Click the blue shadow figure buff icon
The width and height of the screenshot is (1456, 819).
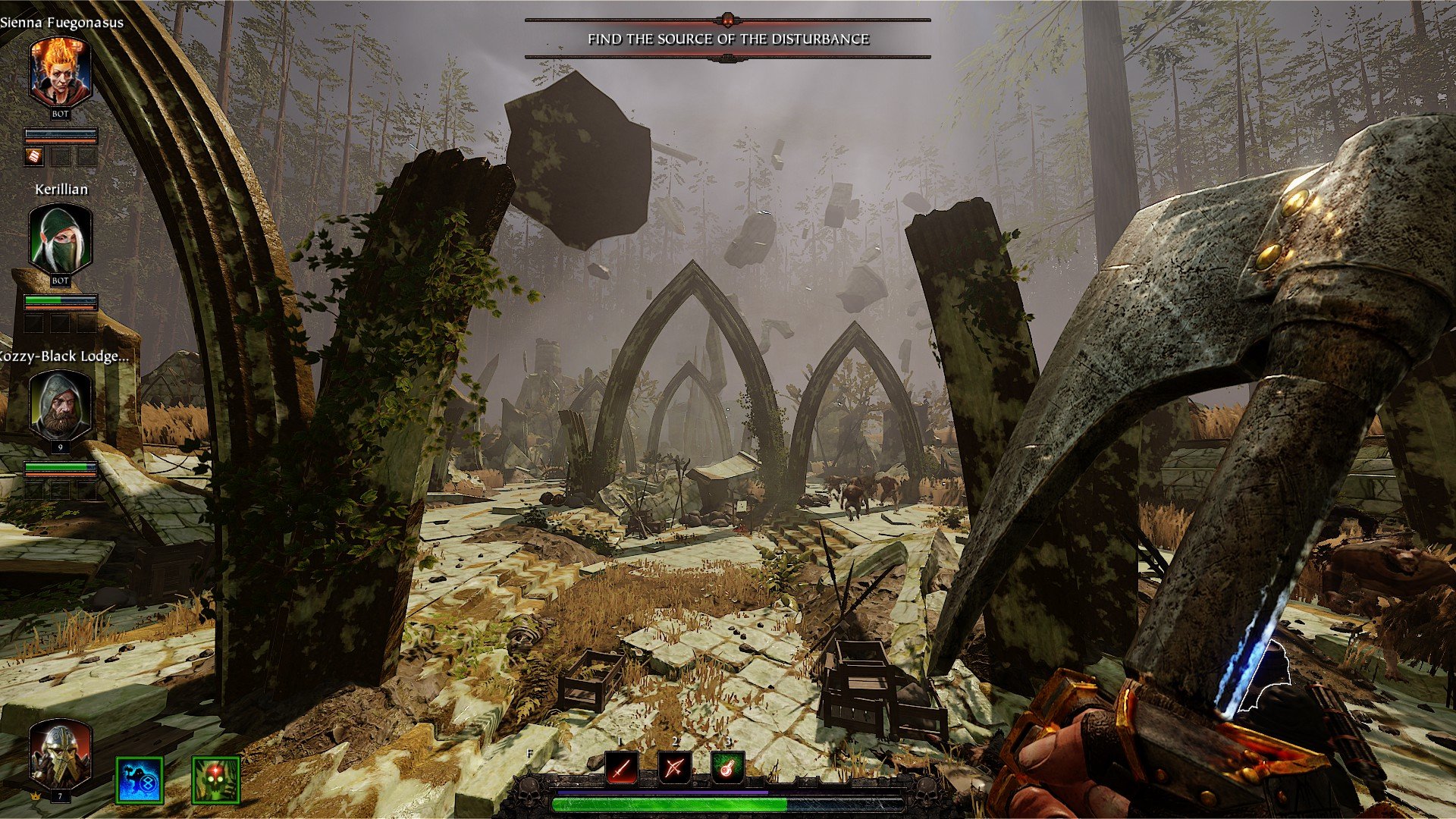140,780
